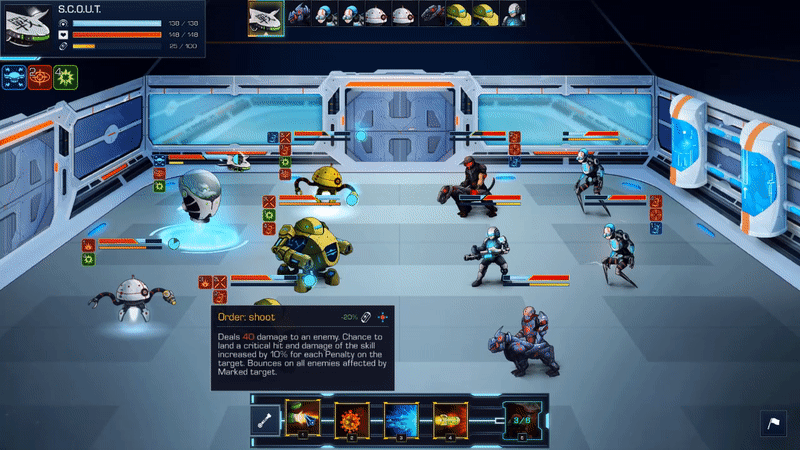The height and width of the screenshot is (450, 800).
Task: Choose the yellow capsule skill in slot 4
Action: [x=449, y=418]
